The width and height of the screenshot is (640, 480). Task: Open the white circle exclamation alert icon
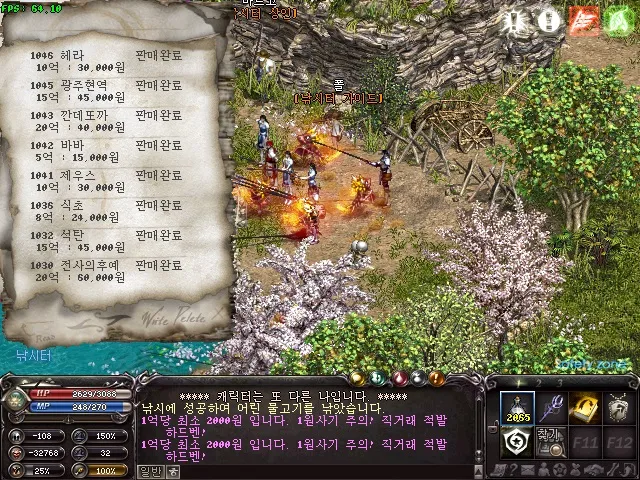tap(548, 21)
